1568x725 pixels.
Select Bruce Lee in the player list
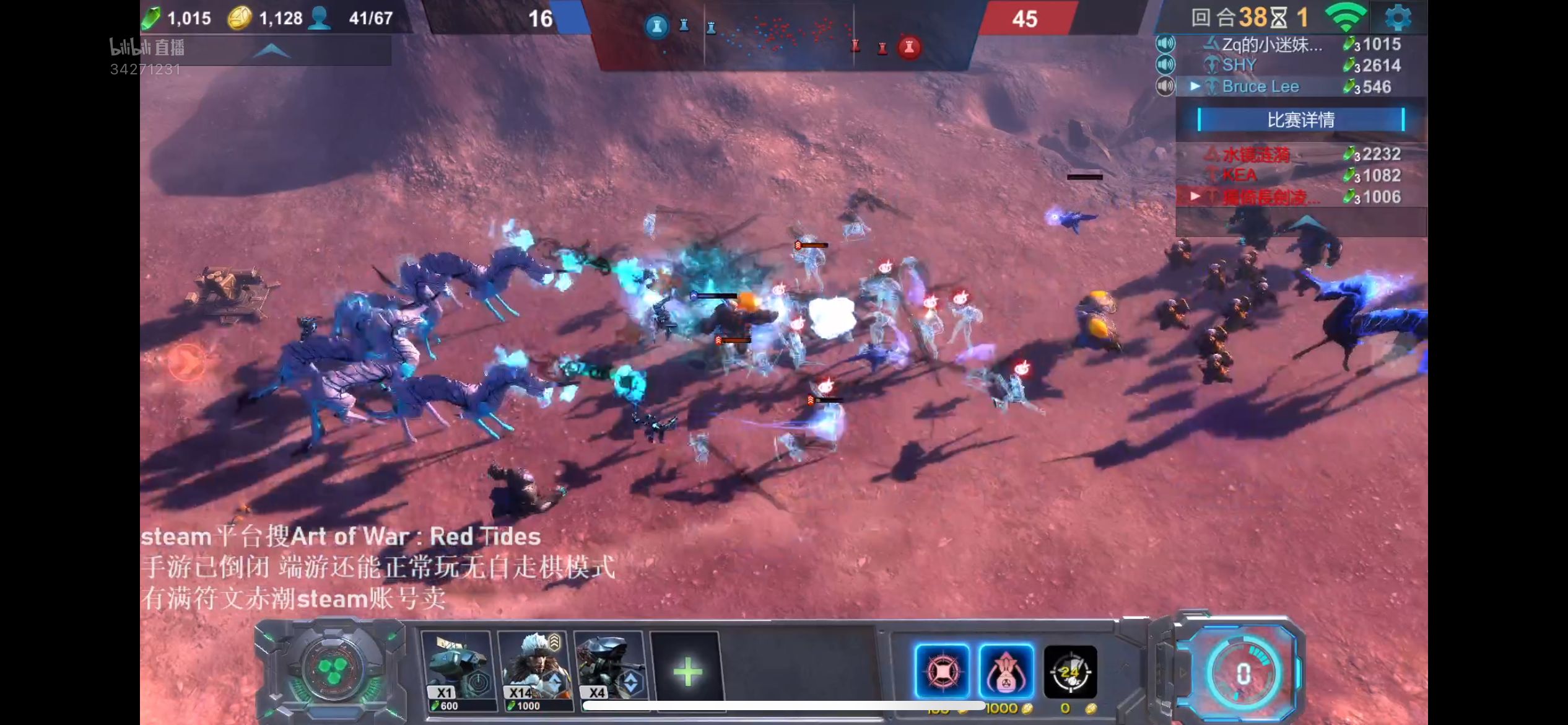tap(1260, 87)
